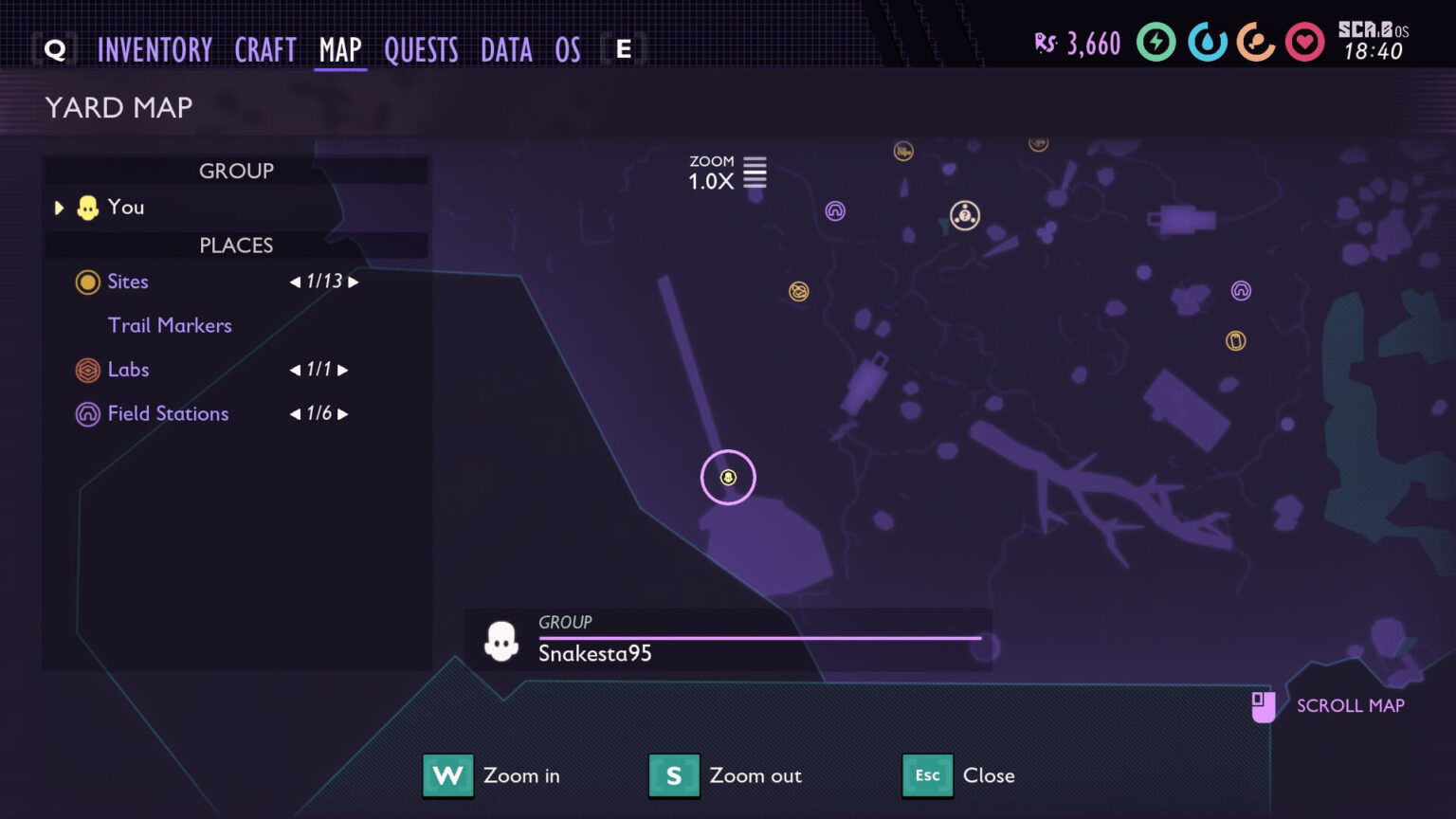Select the gold Sites icon in Places panel
Screen dimensions: 1456x819
coord(87,282)
